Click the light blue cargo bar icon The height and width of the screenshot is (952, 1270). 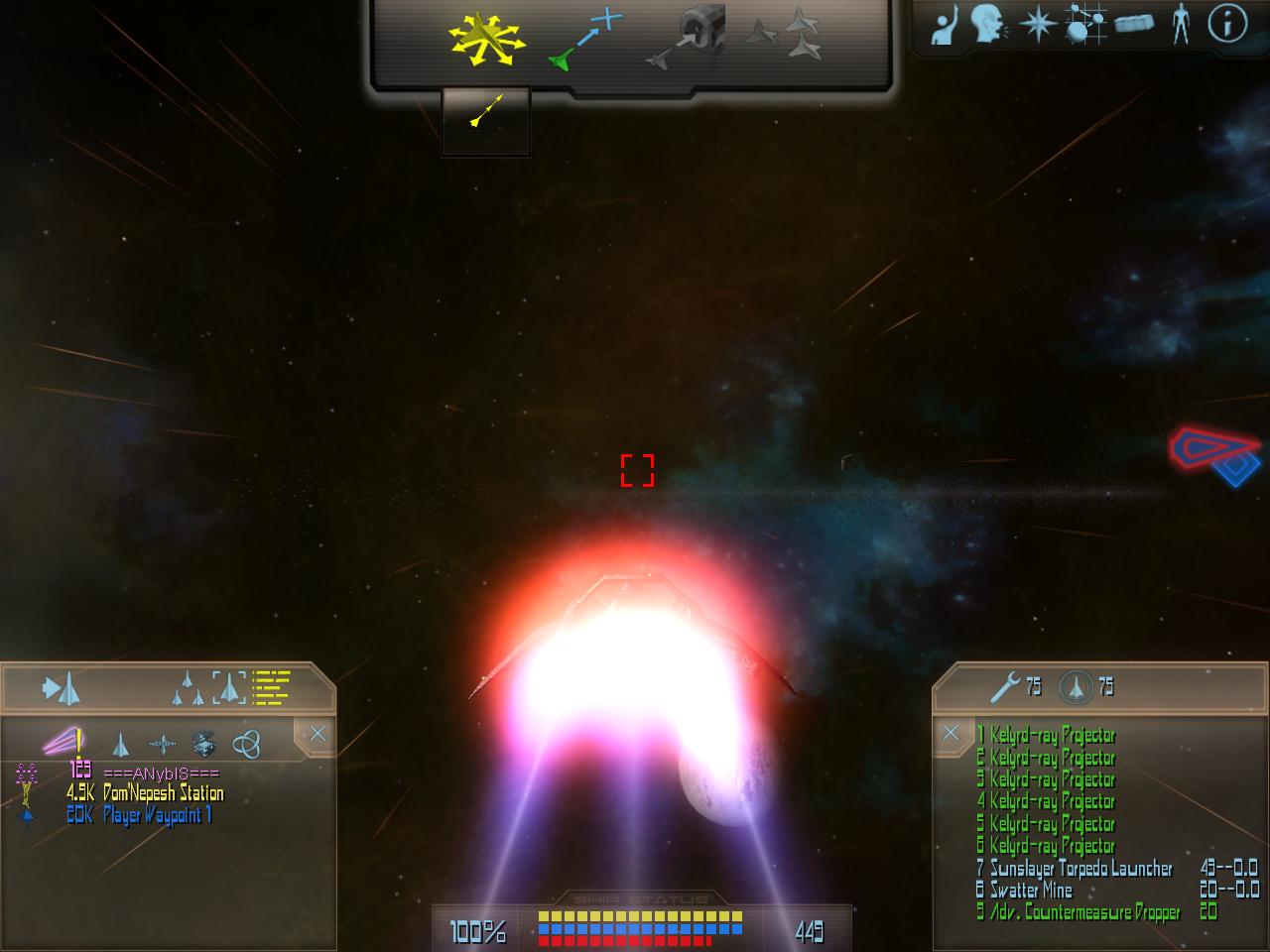pos(1134,25)
